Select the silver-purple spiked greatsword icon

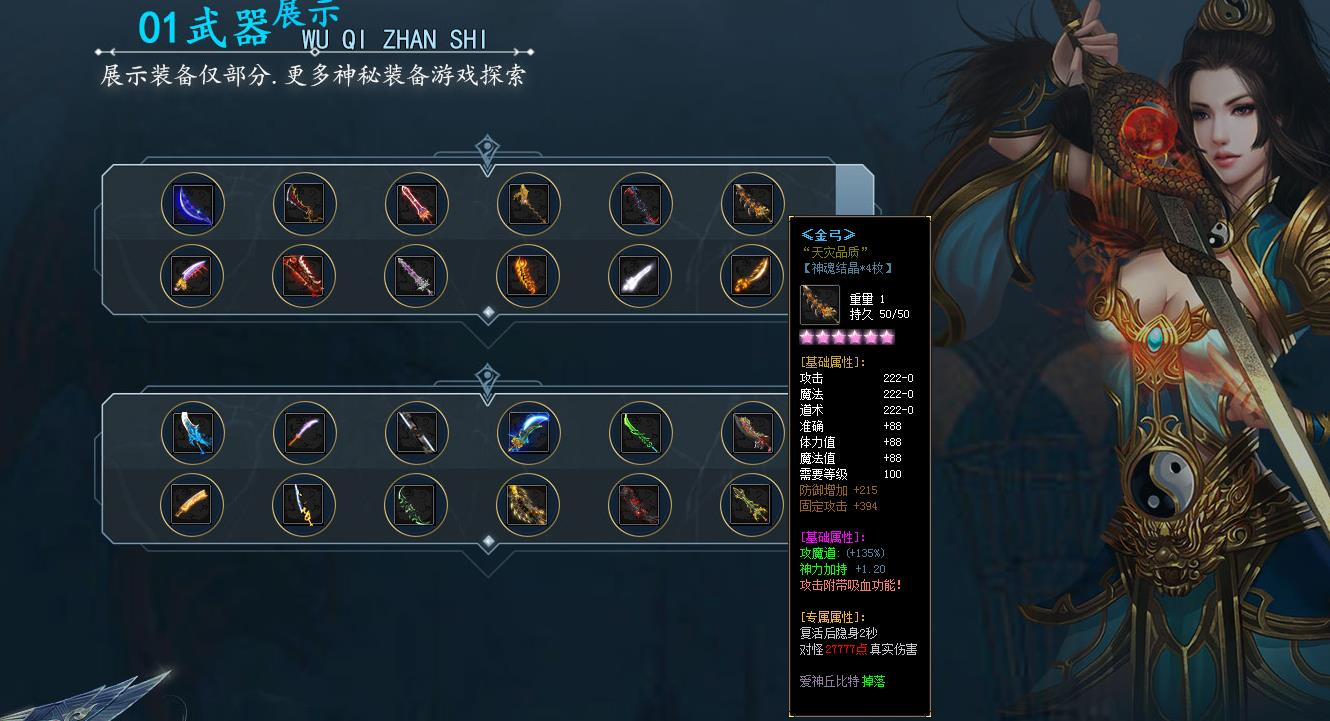click(417, 276)
